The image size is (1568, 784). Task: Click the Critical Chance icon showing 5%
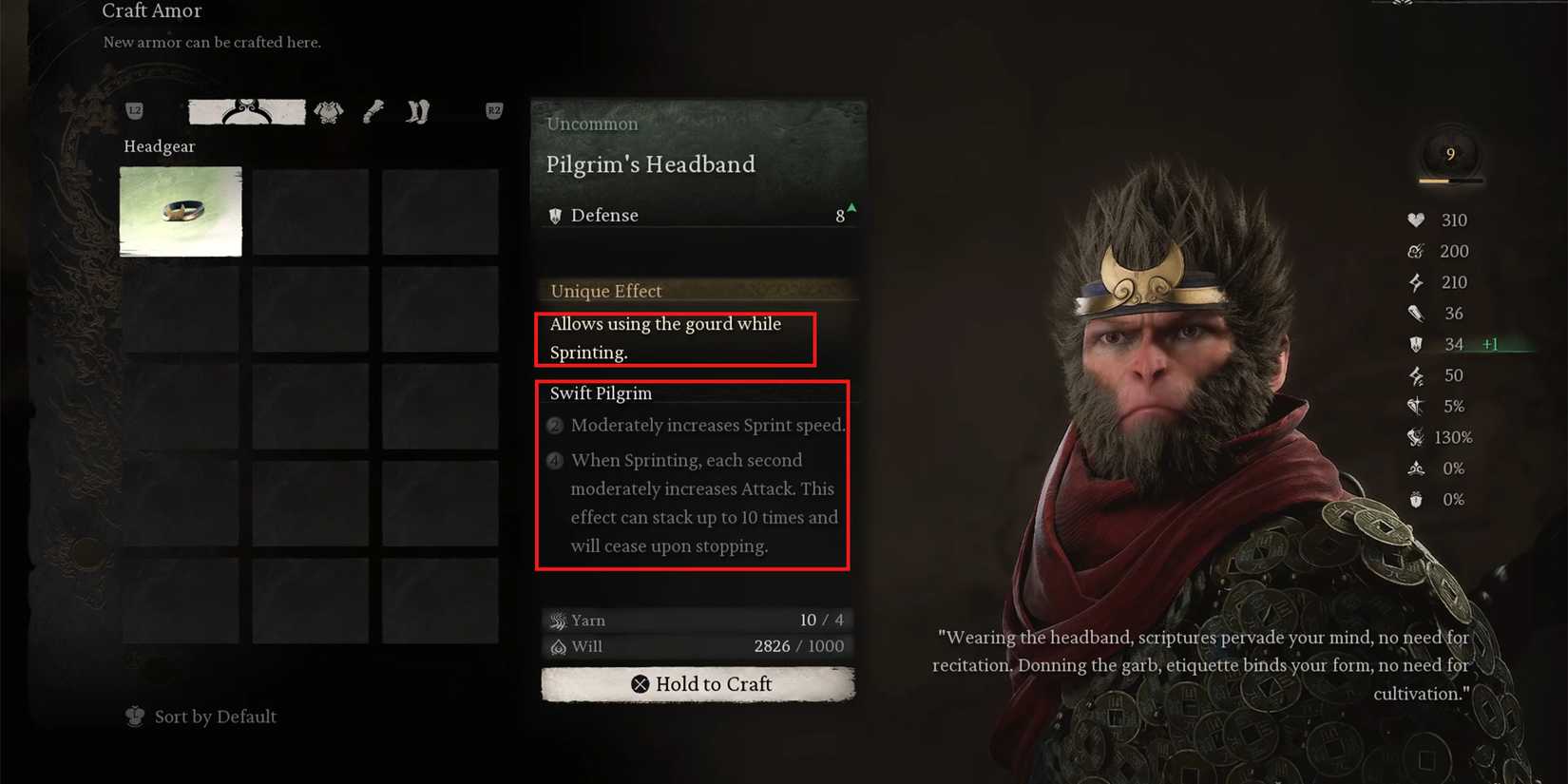tap(1415, 406)
